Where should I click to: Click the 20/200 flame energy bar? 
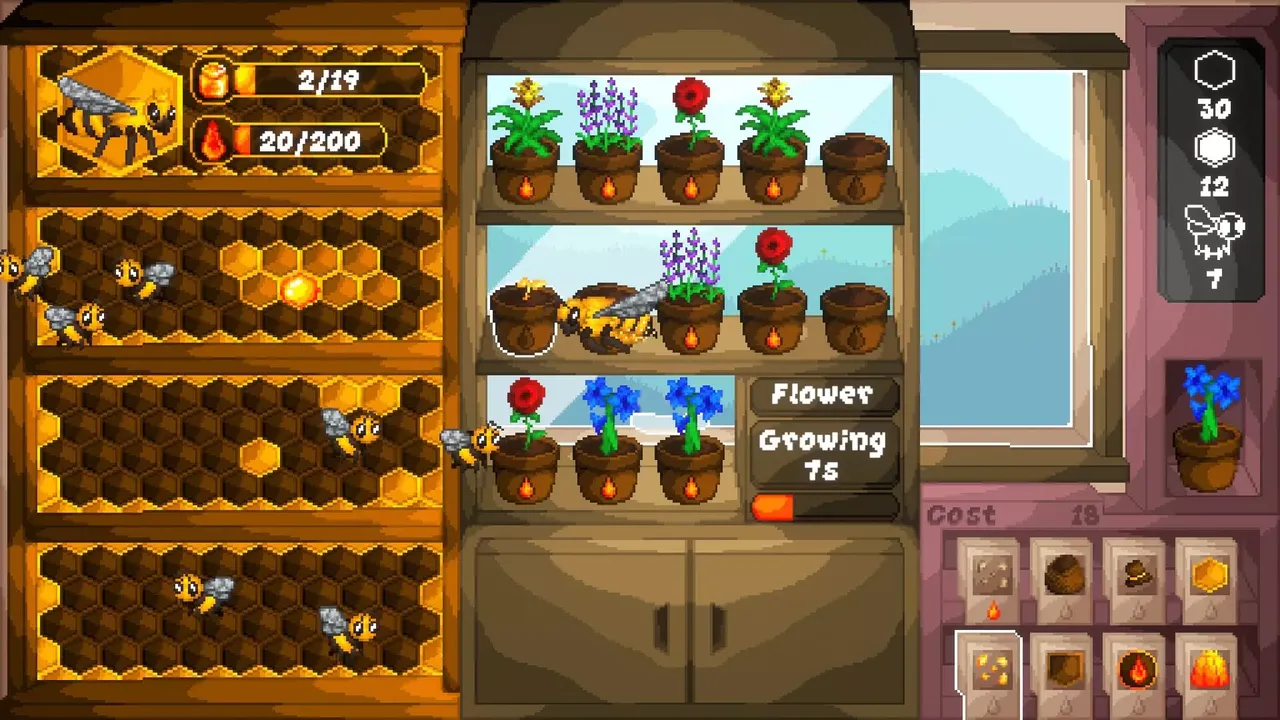[x=310, y=141]
